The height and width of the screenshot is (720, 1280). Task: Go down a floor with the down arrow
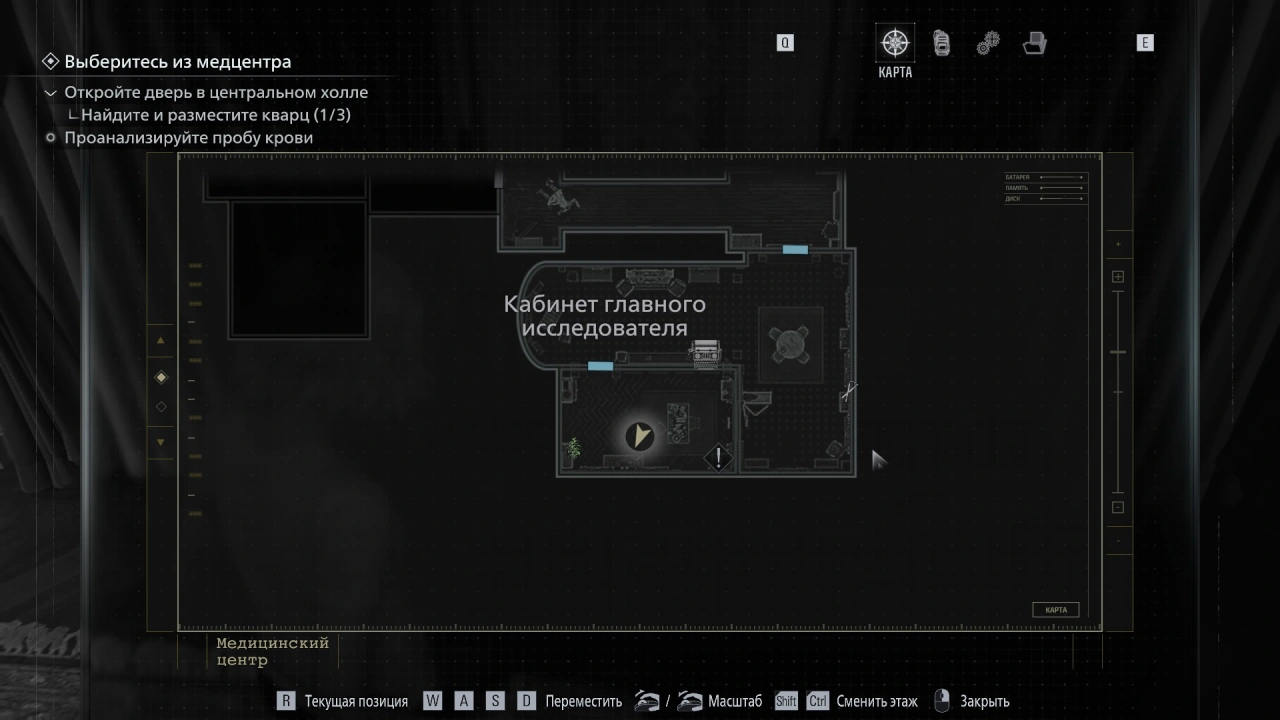tap(161, 442)
